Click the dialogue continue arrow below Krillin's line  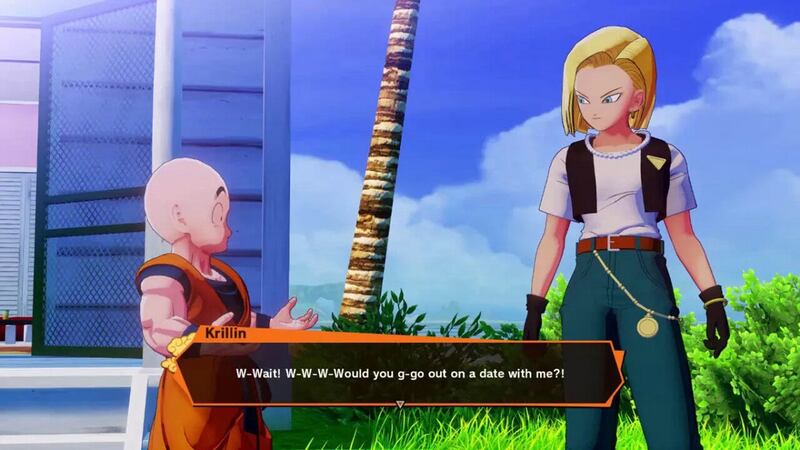tap(400, 405)
